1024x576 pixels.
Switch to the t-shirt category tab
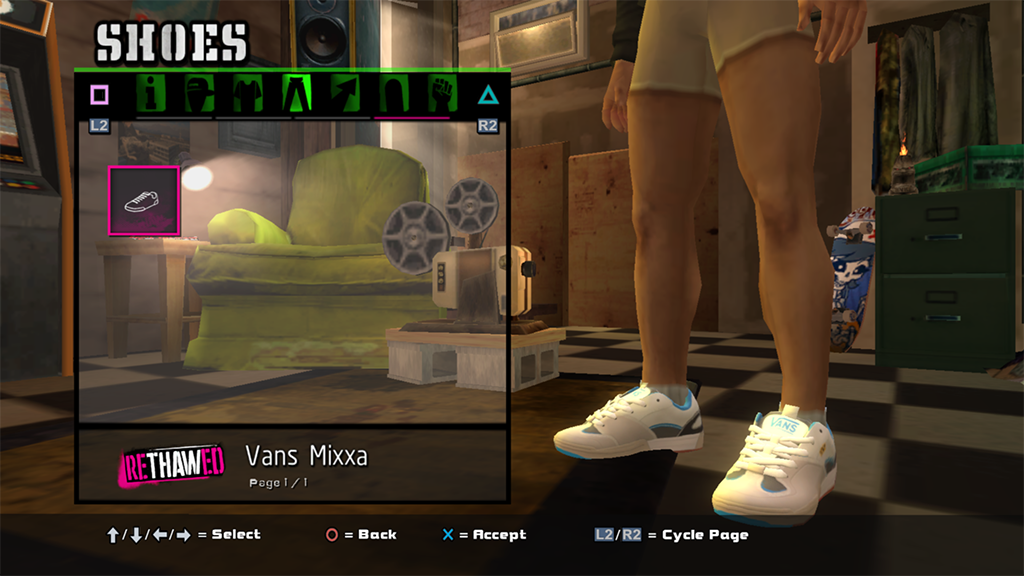[x=248, y=94]
